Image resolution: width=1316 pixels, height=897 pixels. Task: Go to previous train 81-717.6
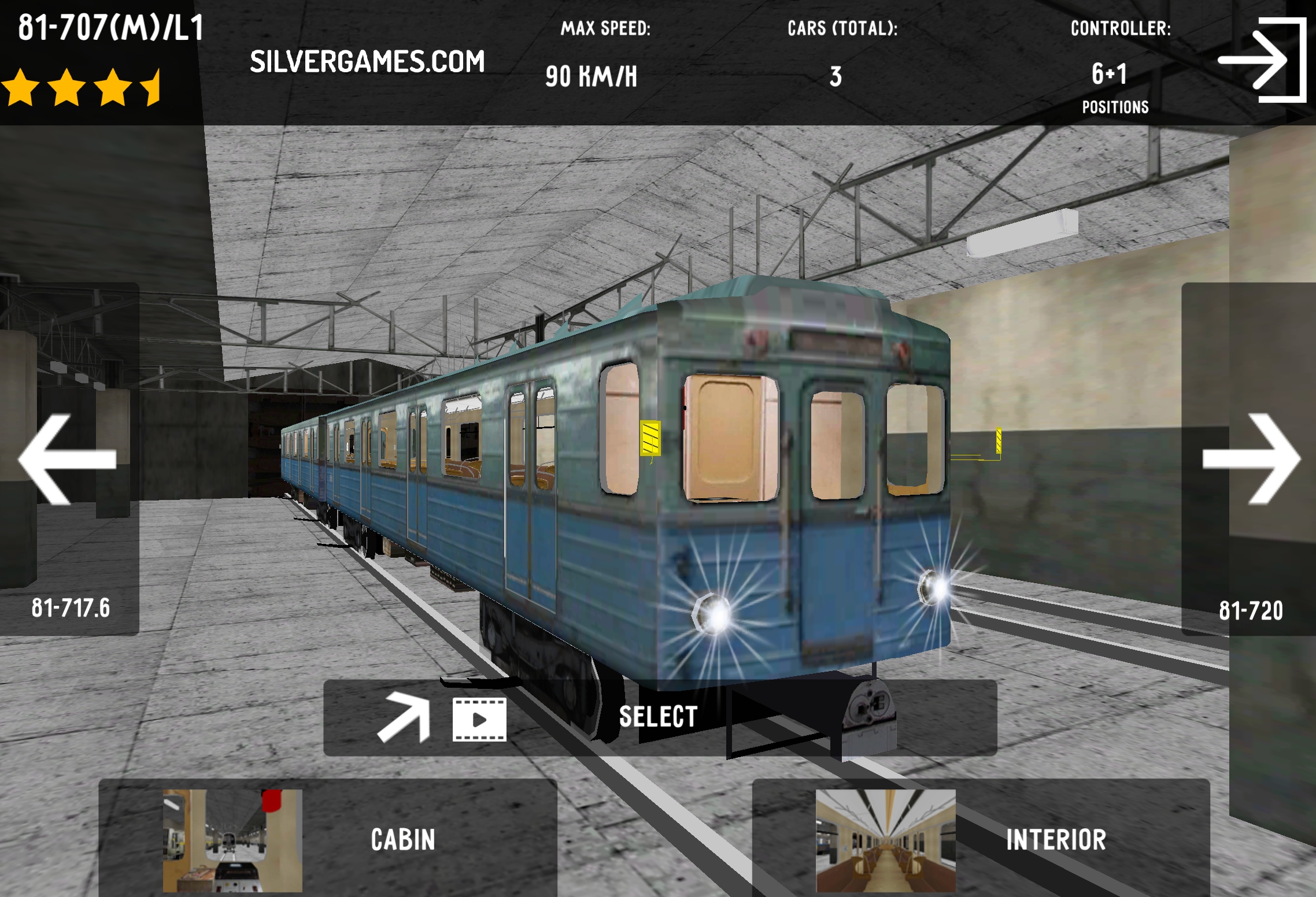tap(69, 459)
